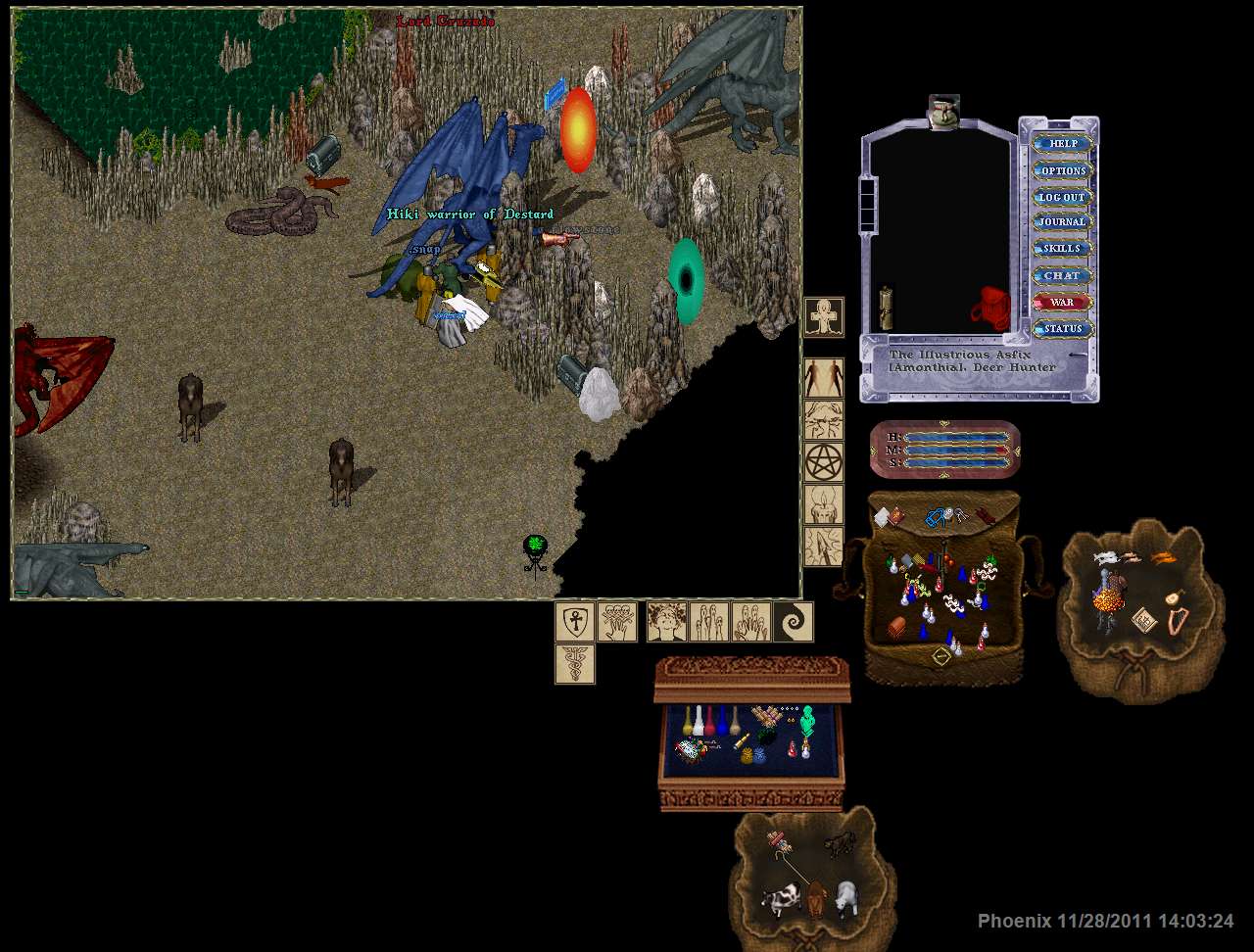Cast the ankh shield spell icon
The image size is (1254, 952).
pyautogui.click(x=575, y=622)
